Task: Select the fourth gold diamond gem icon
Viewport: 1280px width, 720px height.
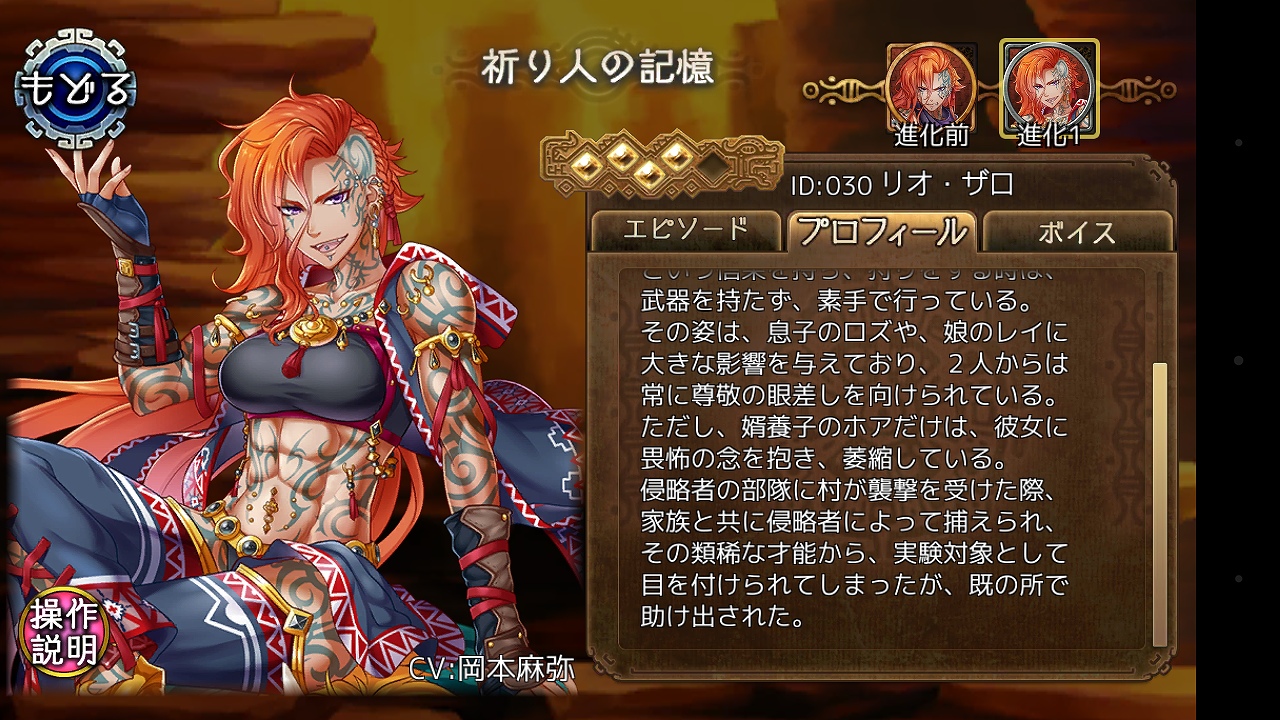Action: (677, 157)
